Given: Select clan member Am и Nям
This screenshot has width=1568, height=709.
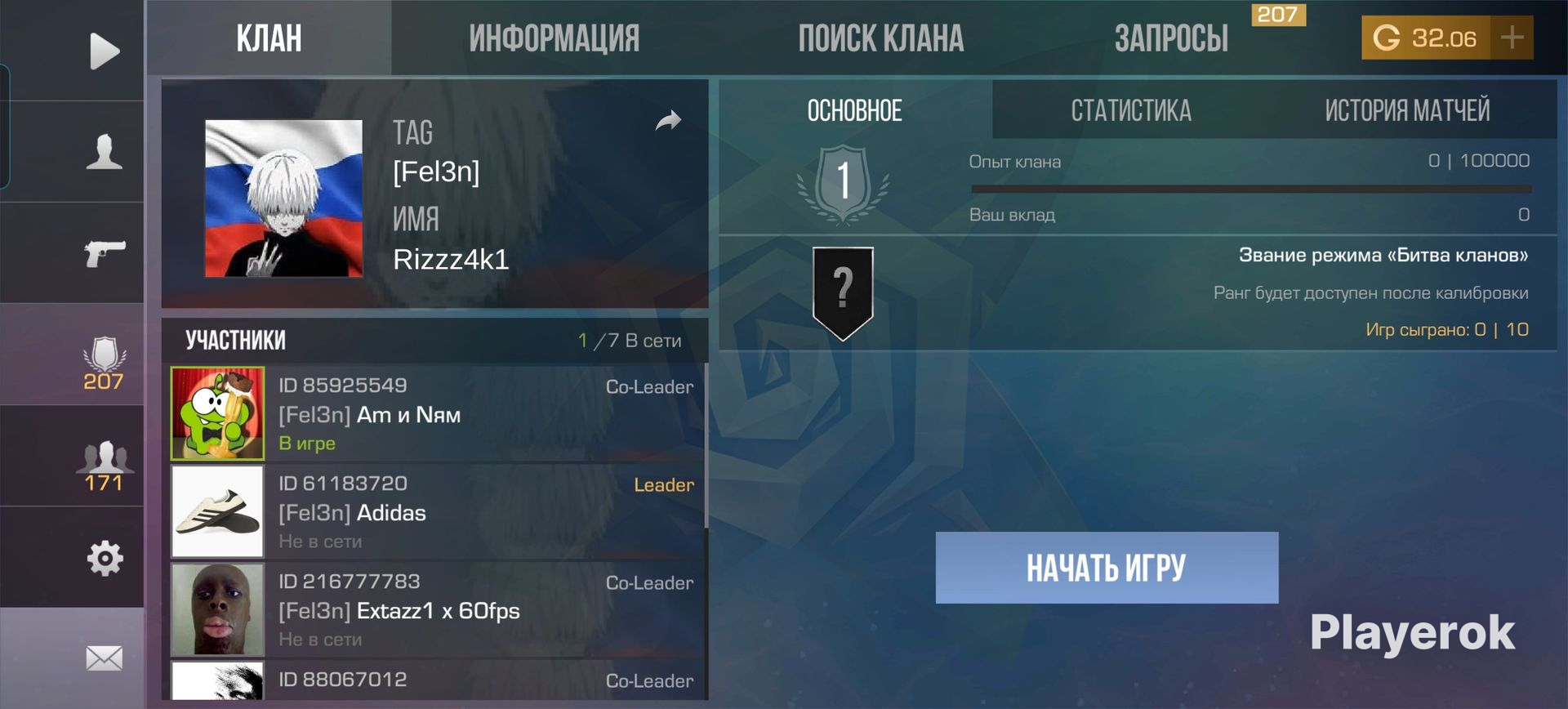Looking at the screenshot, I should (x=437, y=414).
